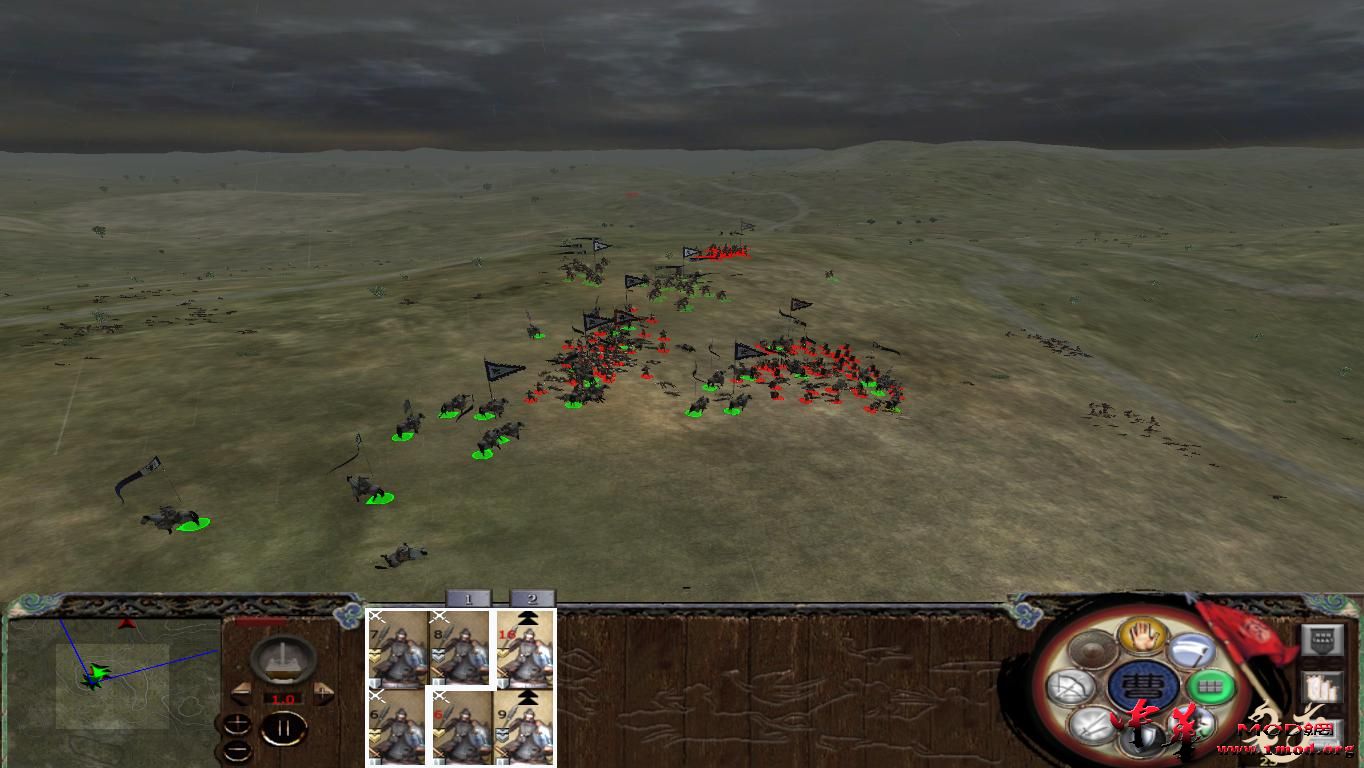Click the halberd icon on the command wheel
Image resolution: width=1364 pixels, height=768 pixels.
click(x=1194, y=650)
